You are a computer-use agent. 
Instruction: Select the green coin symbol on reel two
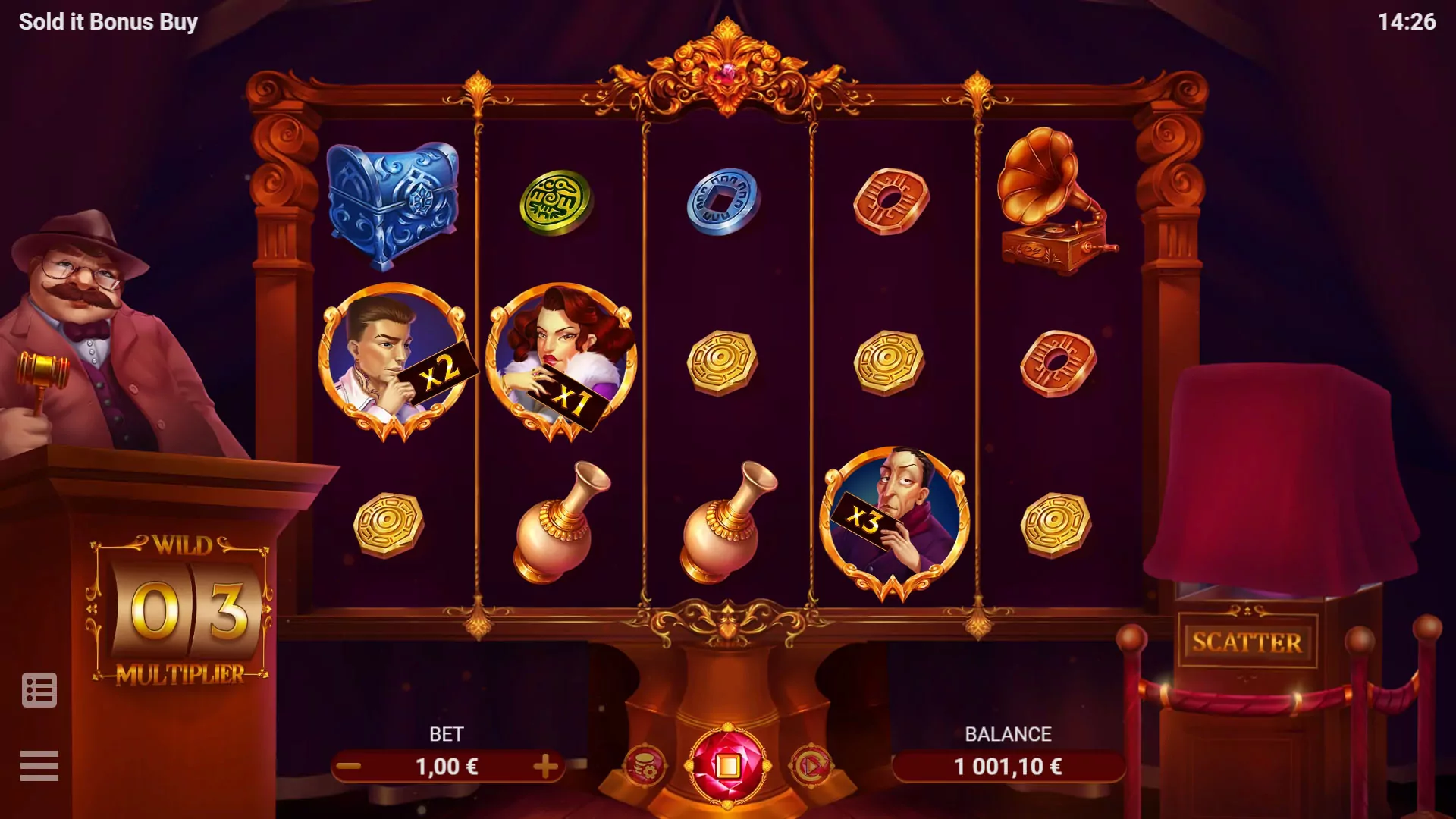click(x=556, y=199)
